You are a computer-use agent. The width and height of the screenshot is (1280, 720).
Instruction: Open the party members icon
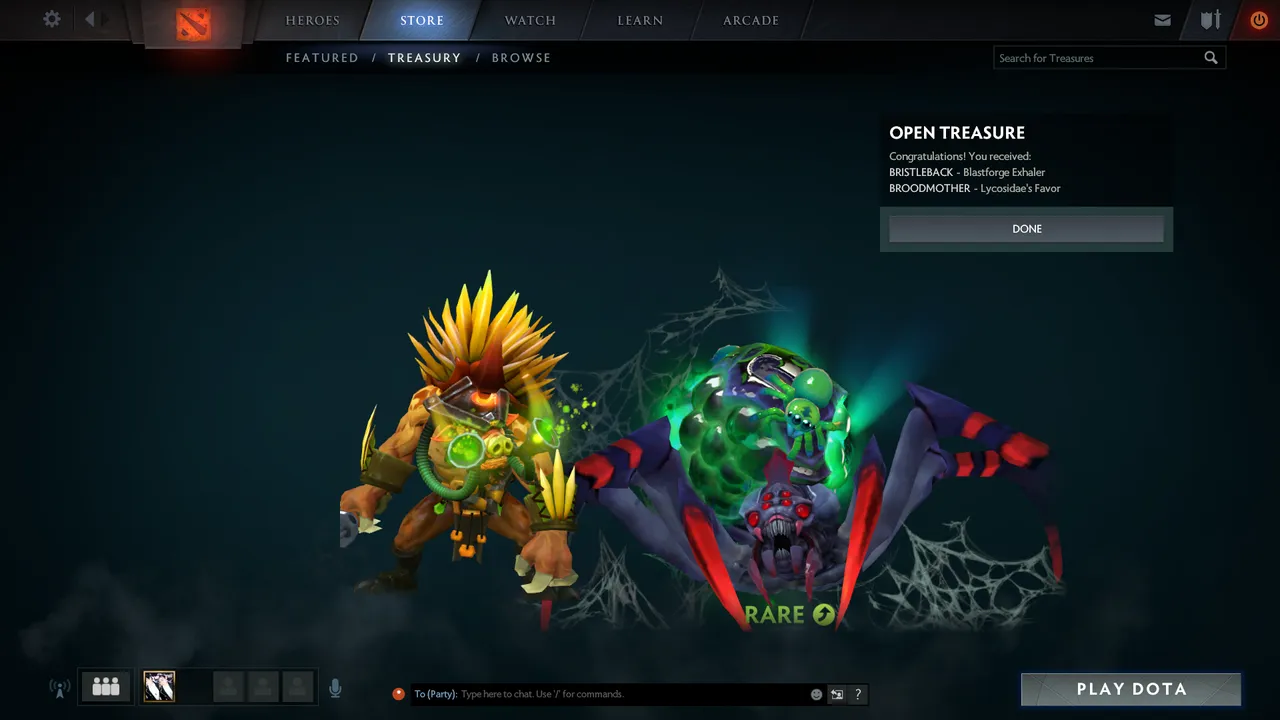click(x=106, y=687)
